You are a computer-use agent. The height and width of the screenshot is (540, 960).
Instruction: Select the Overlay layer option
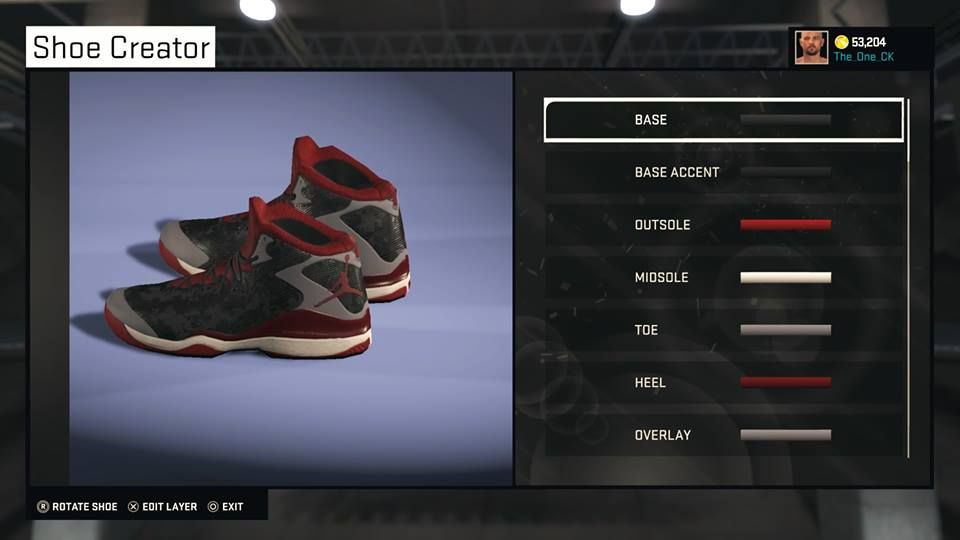[723, 435]
